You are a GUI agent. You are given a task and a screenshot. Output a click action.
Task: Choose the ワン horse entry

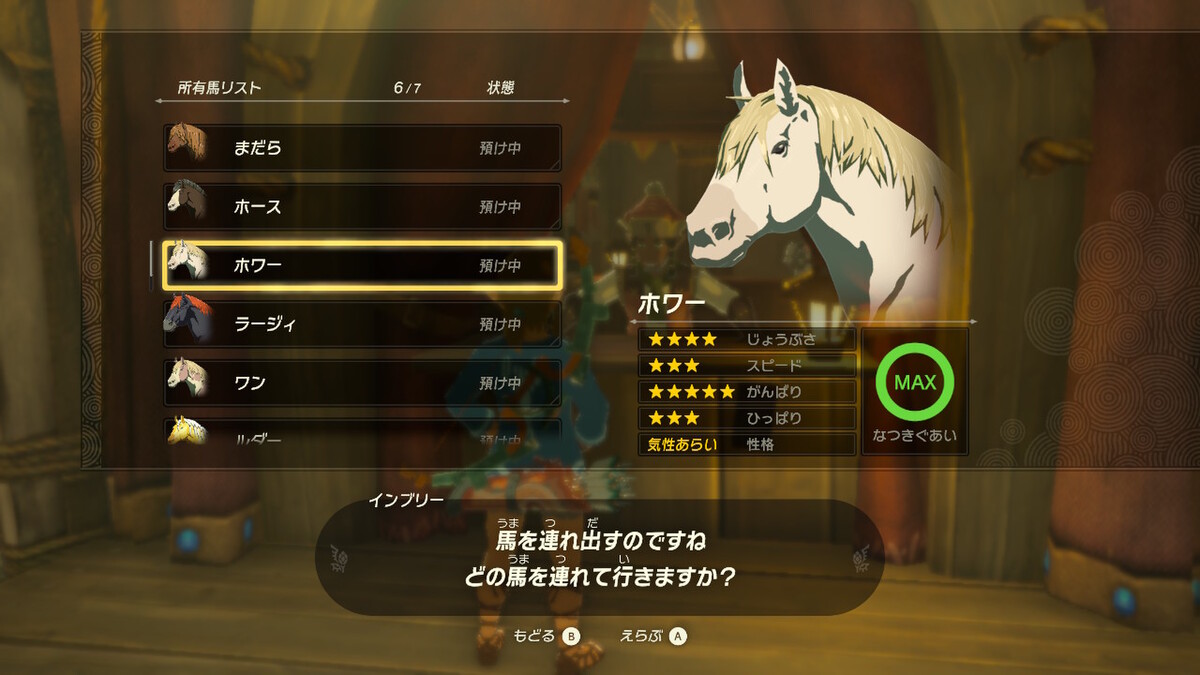point(362,383)
